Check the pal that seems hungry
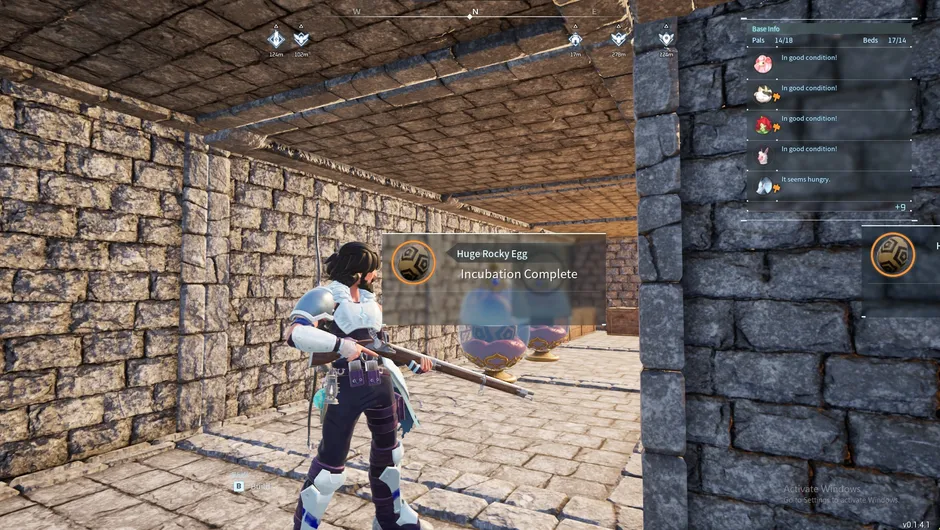The image size is (940, 530). 764,186
